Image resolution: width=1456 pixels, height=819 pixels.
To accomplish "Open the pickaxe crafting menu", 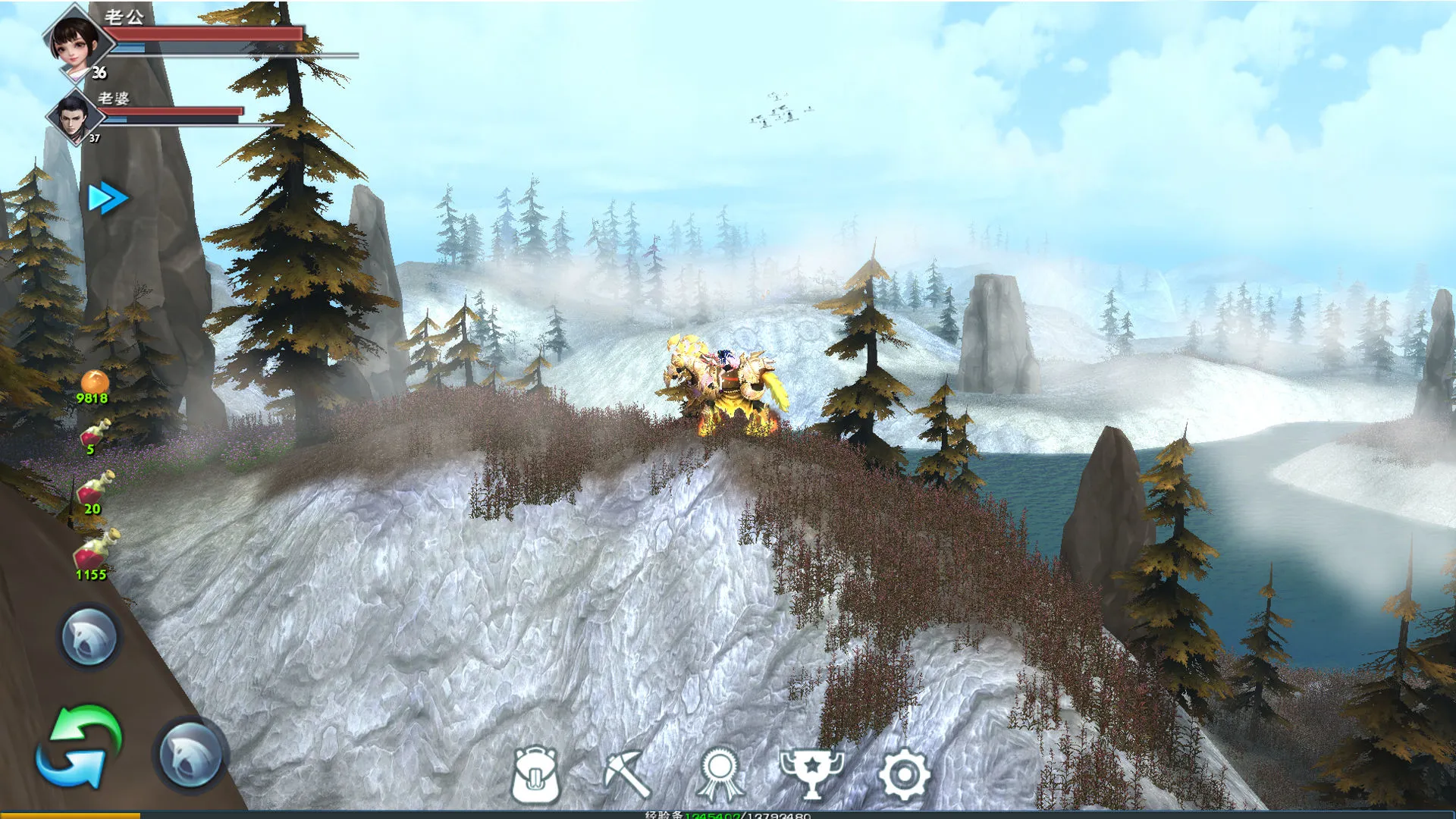I will (626, 774).
